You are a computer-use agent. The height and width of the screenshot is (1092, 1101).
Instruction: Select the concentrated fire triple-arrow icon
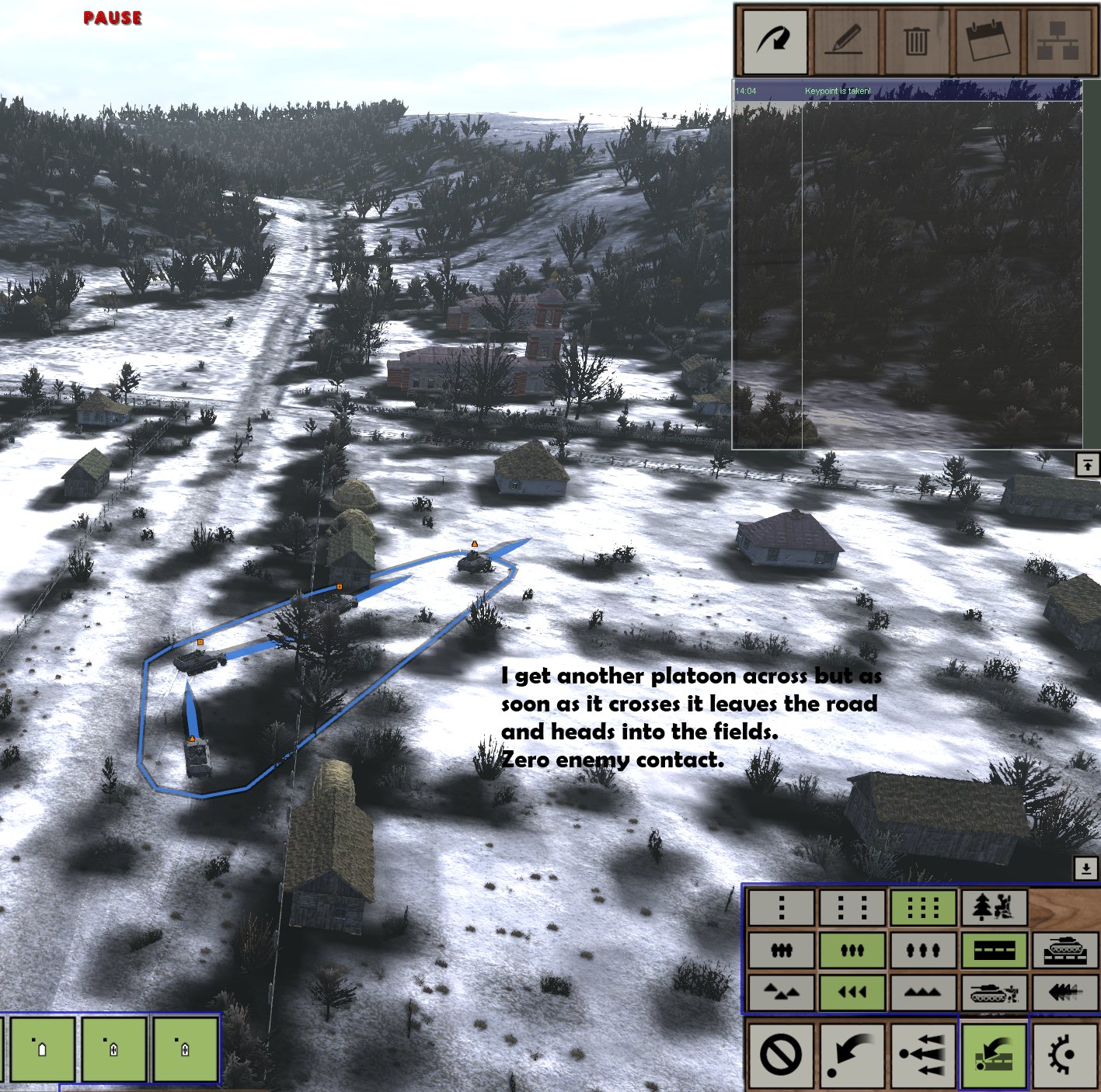922,1056
